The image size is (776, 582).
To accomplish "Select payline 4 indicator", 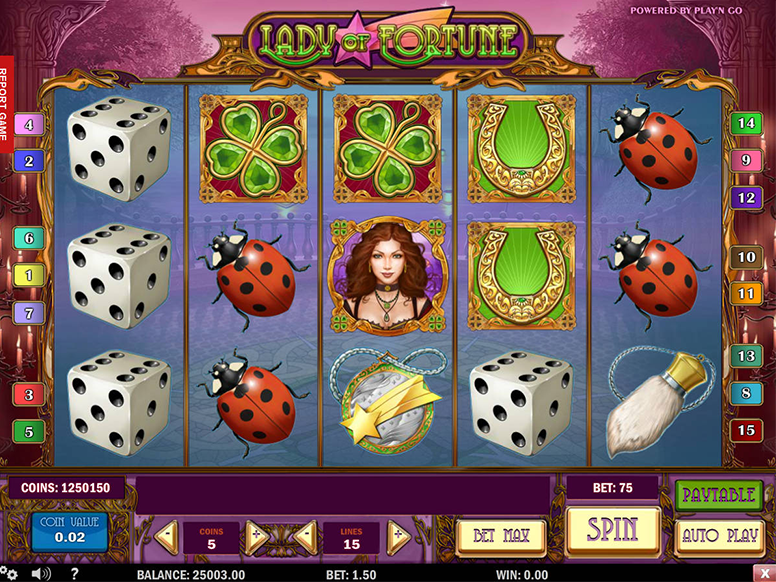I will [29, 125].
